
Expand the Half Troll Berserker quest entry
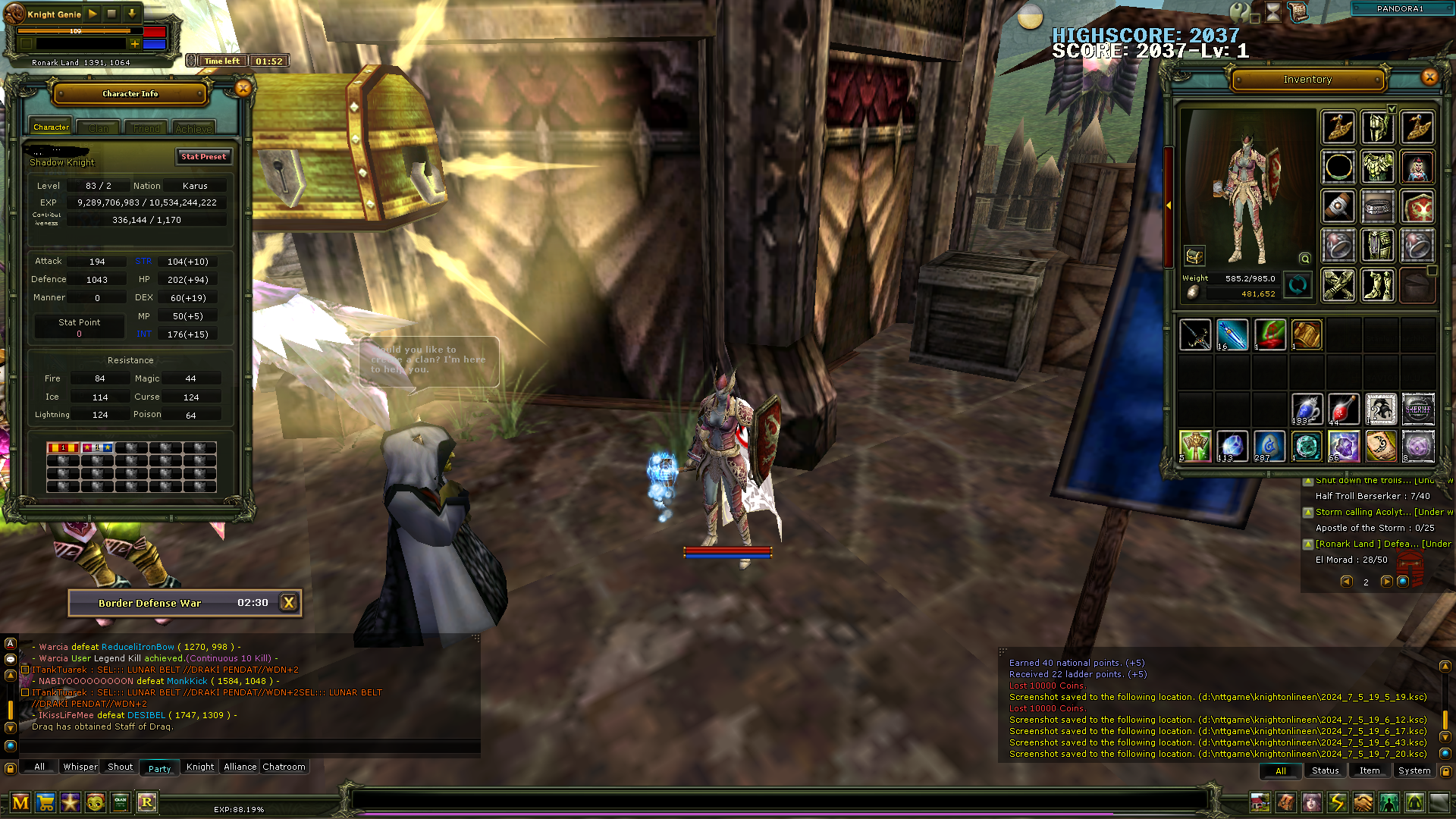[1308, 480]
